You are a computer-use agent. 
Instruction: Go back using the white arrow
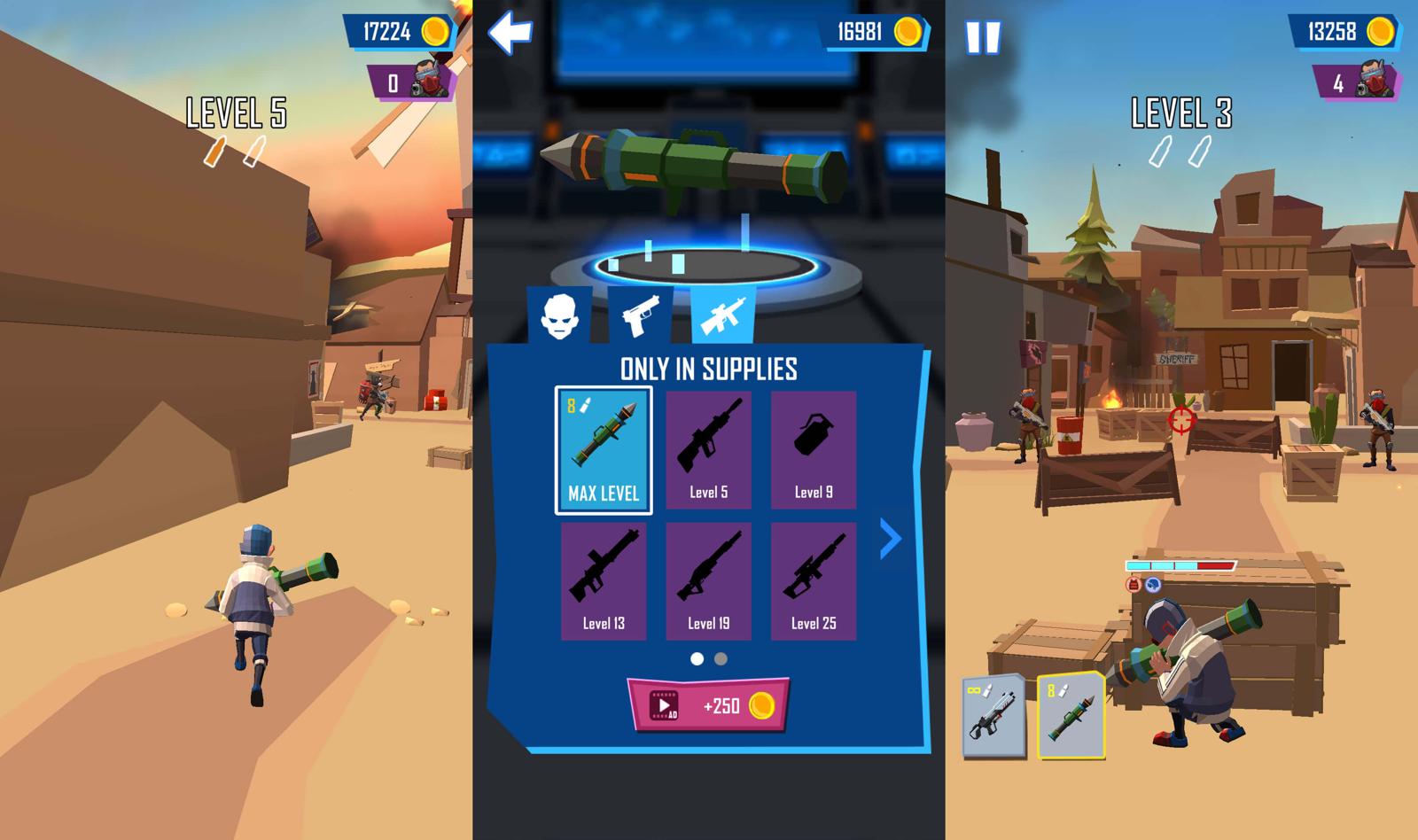coord(510,33)
